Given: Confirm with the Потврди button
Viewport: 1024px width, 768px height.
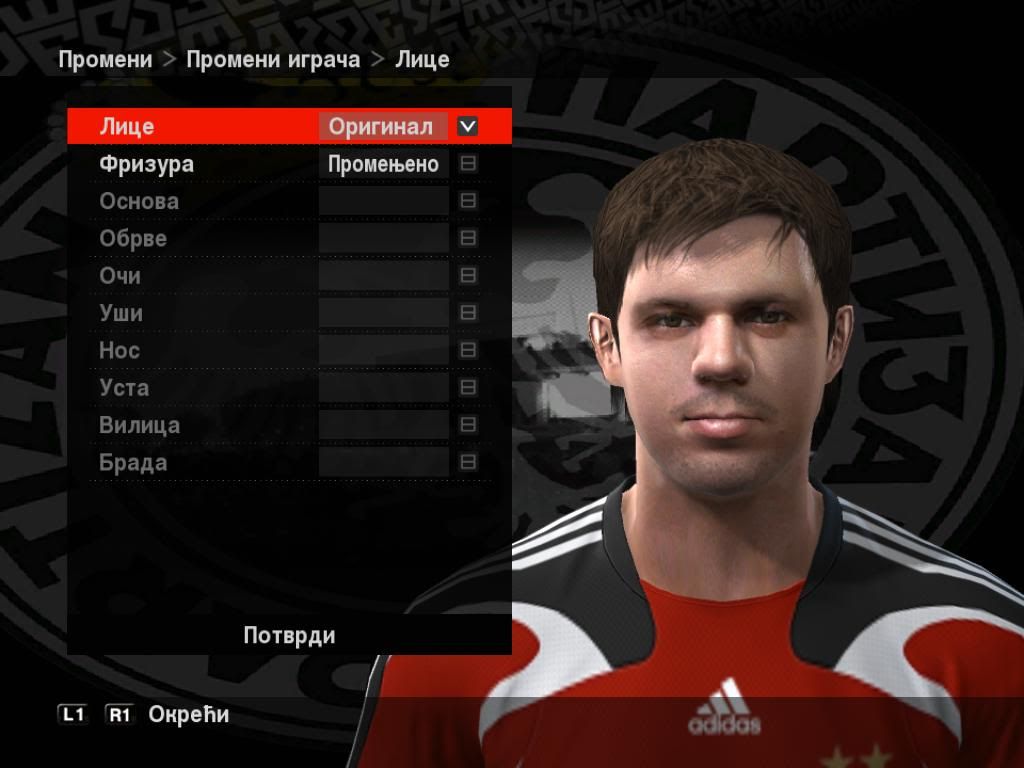Looking at the screenshot, I should [x=289, y=636].
